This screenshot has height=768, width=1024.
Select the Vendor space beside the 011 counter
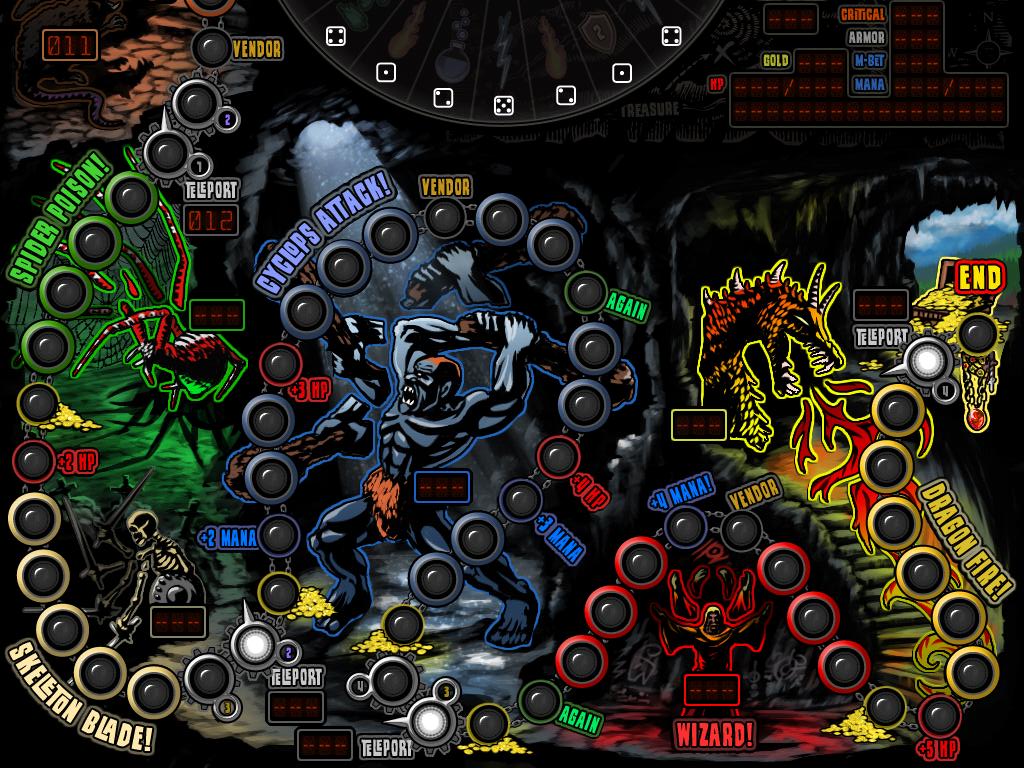211,47
